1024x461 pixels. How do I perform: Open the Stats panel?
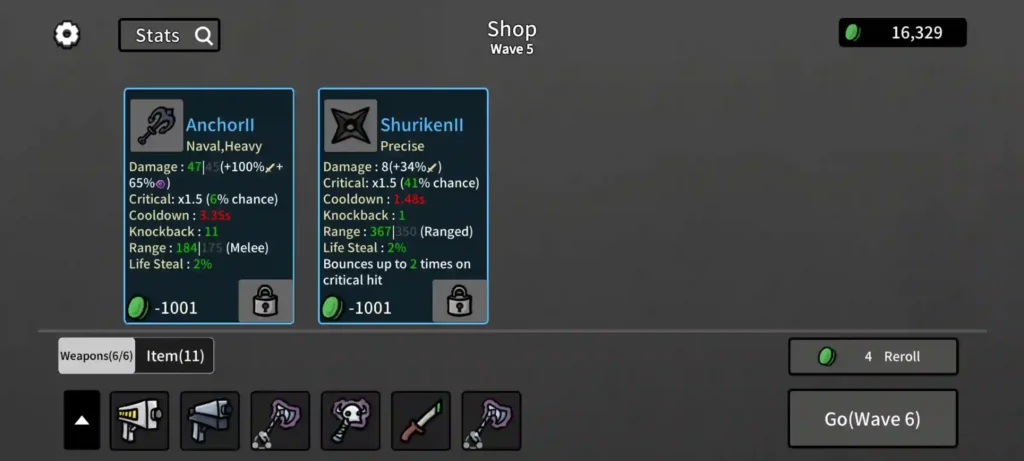coord(169,36)
